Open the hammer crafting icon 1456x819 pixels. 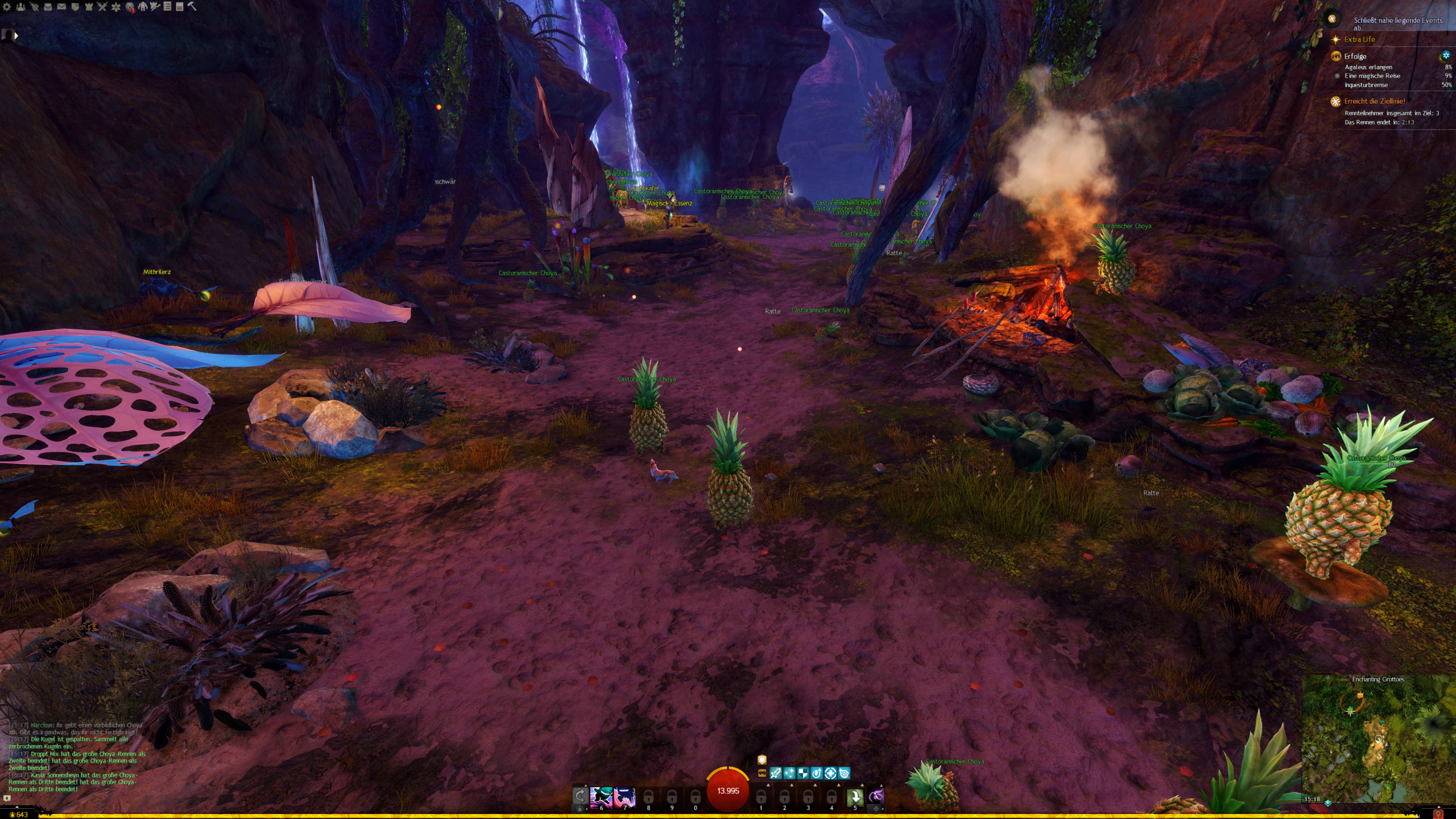coord(192,6)
